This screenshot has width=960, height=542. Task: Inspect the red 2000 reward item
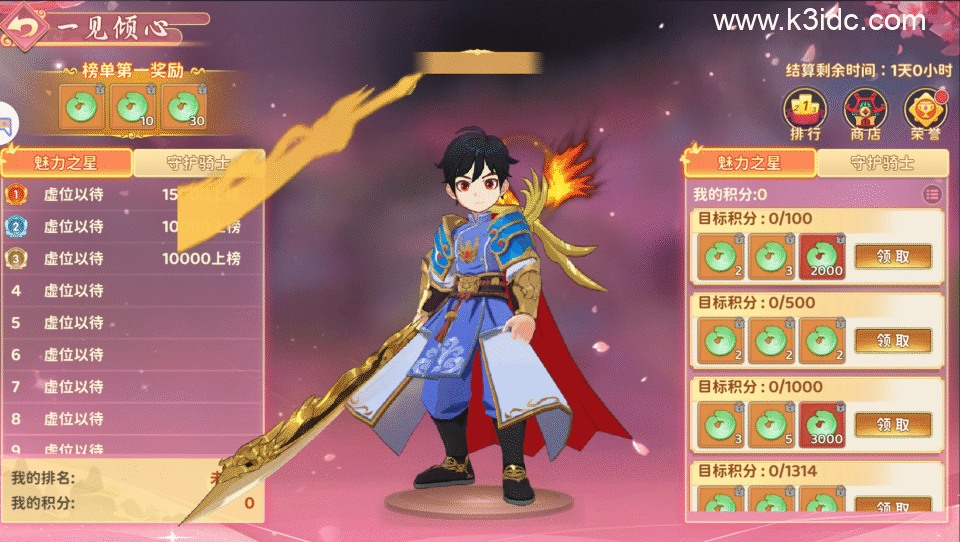tap(822, 256)
